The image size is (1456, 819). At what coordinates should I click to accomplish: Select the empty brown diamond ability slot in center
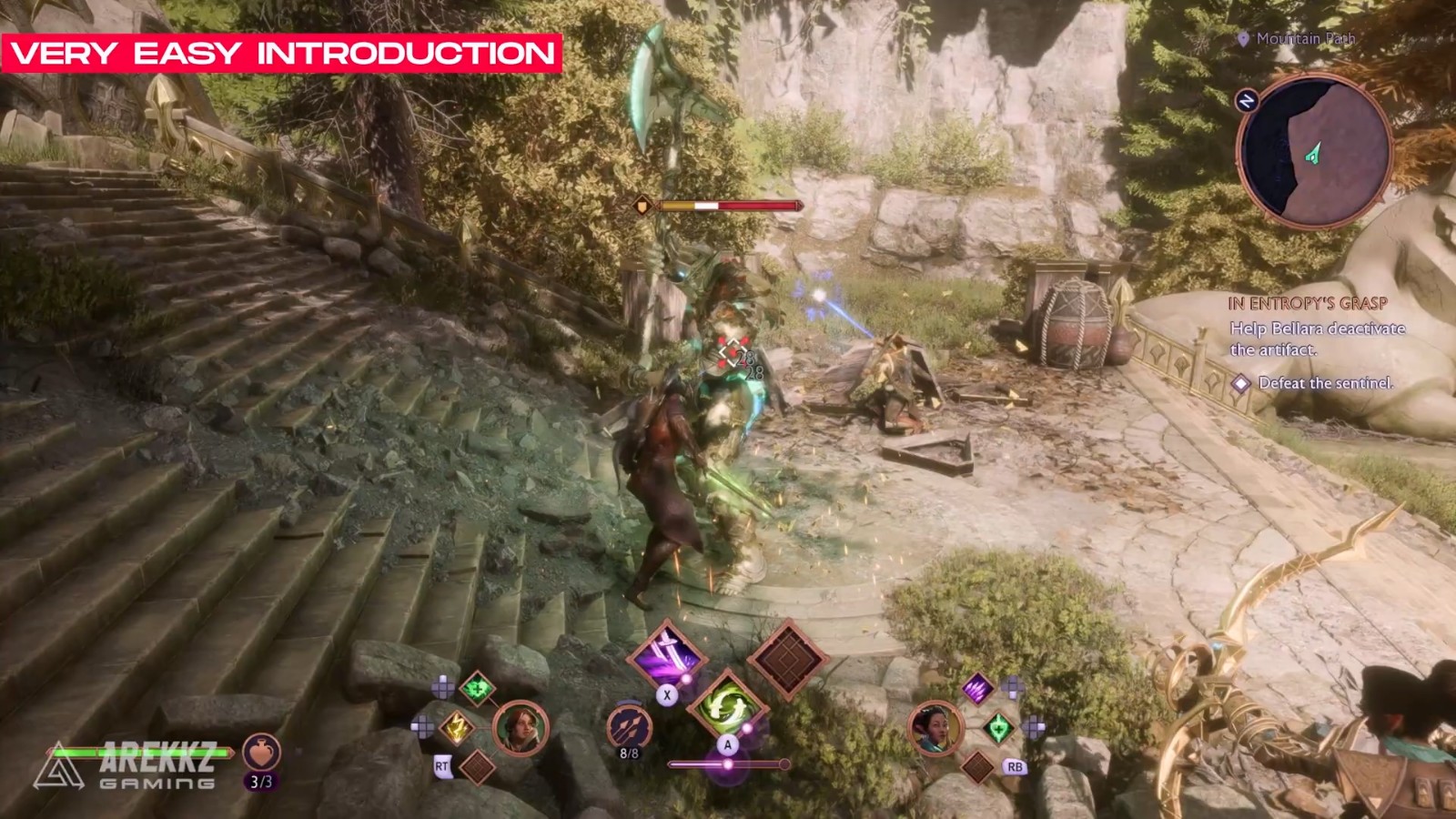[x=787, y=660]
